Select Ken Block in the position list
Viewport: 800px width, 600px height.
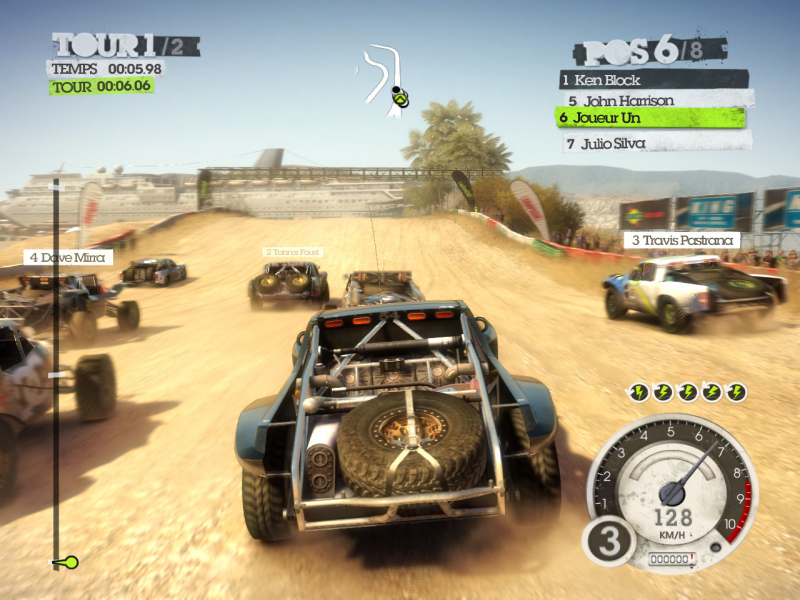[653, 79]
